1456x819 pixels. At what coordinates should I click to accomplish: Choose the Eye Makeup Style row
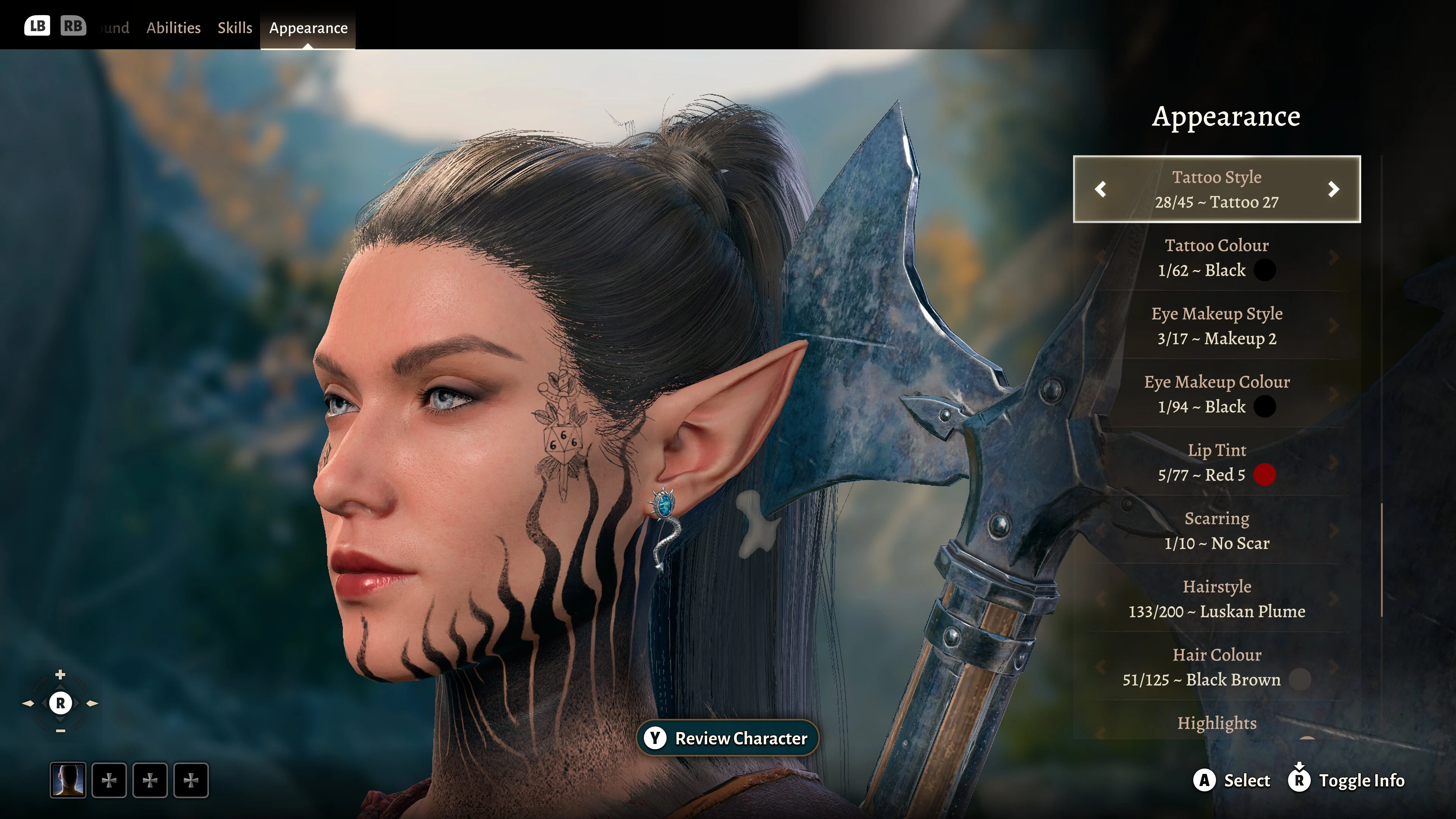[x=1216, y=326]
